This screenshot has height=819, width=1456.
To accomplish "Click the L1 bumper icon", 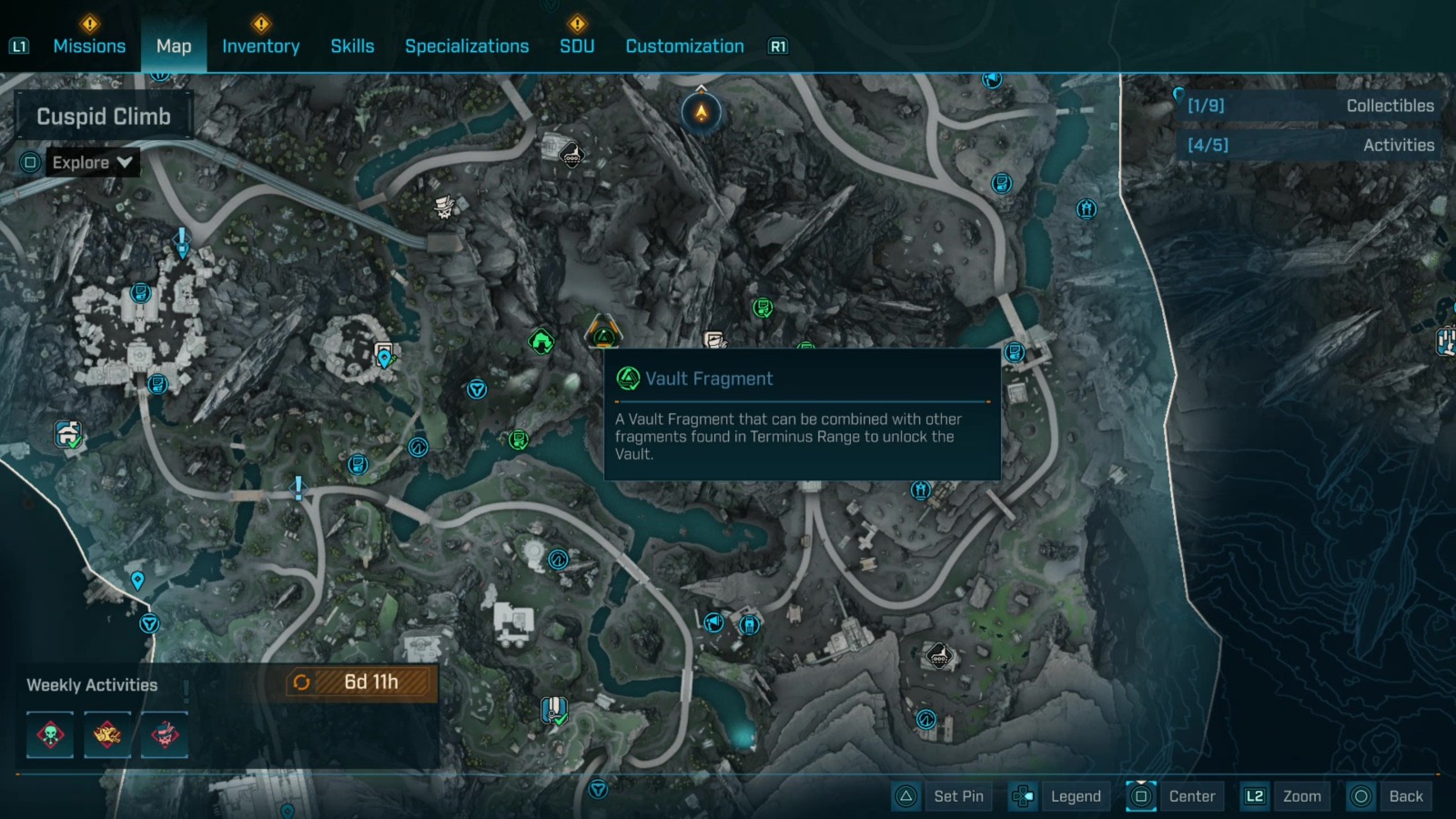I will (19, 45).
